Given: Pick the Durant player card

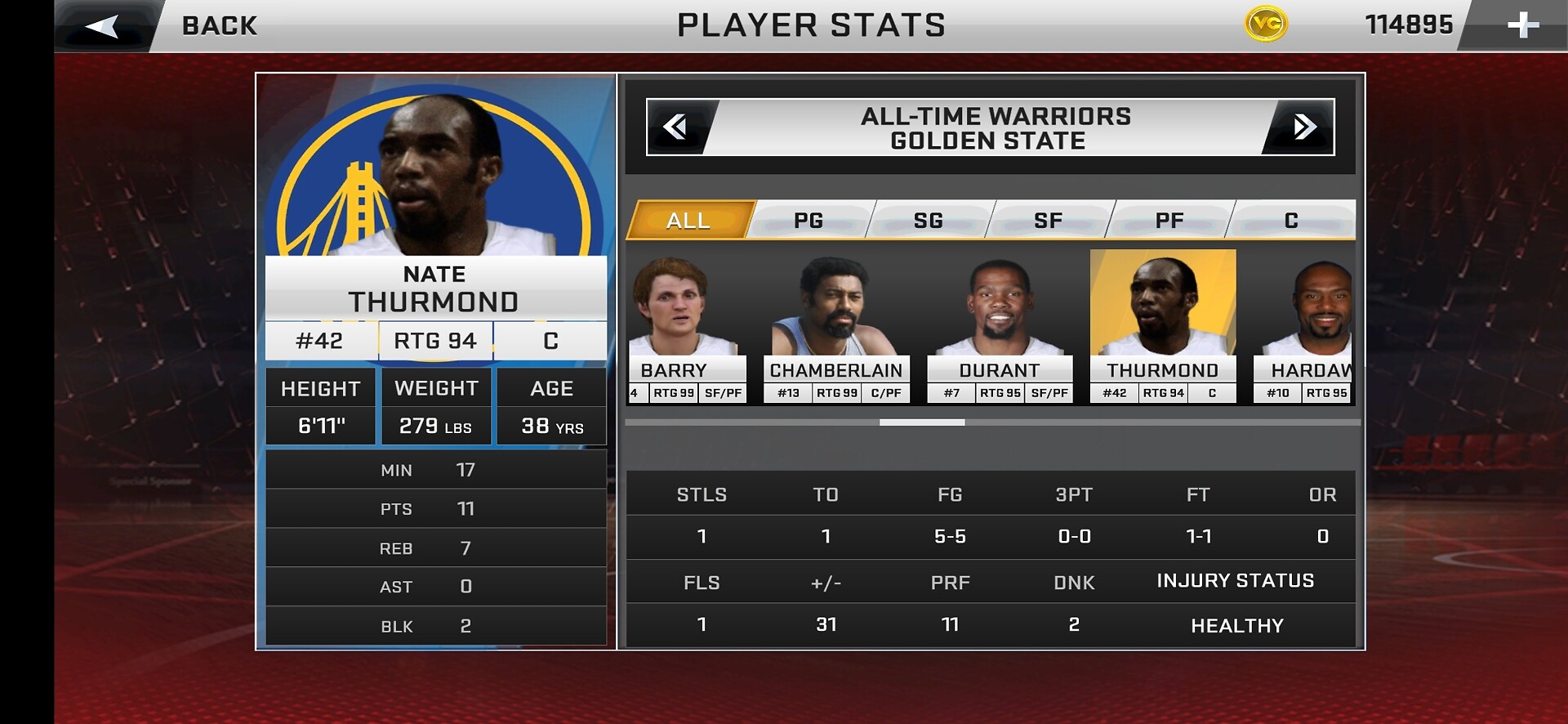Looking at the screenshot, I should (1000, 327).
